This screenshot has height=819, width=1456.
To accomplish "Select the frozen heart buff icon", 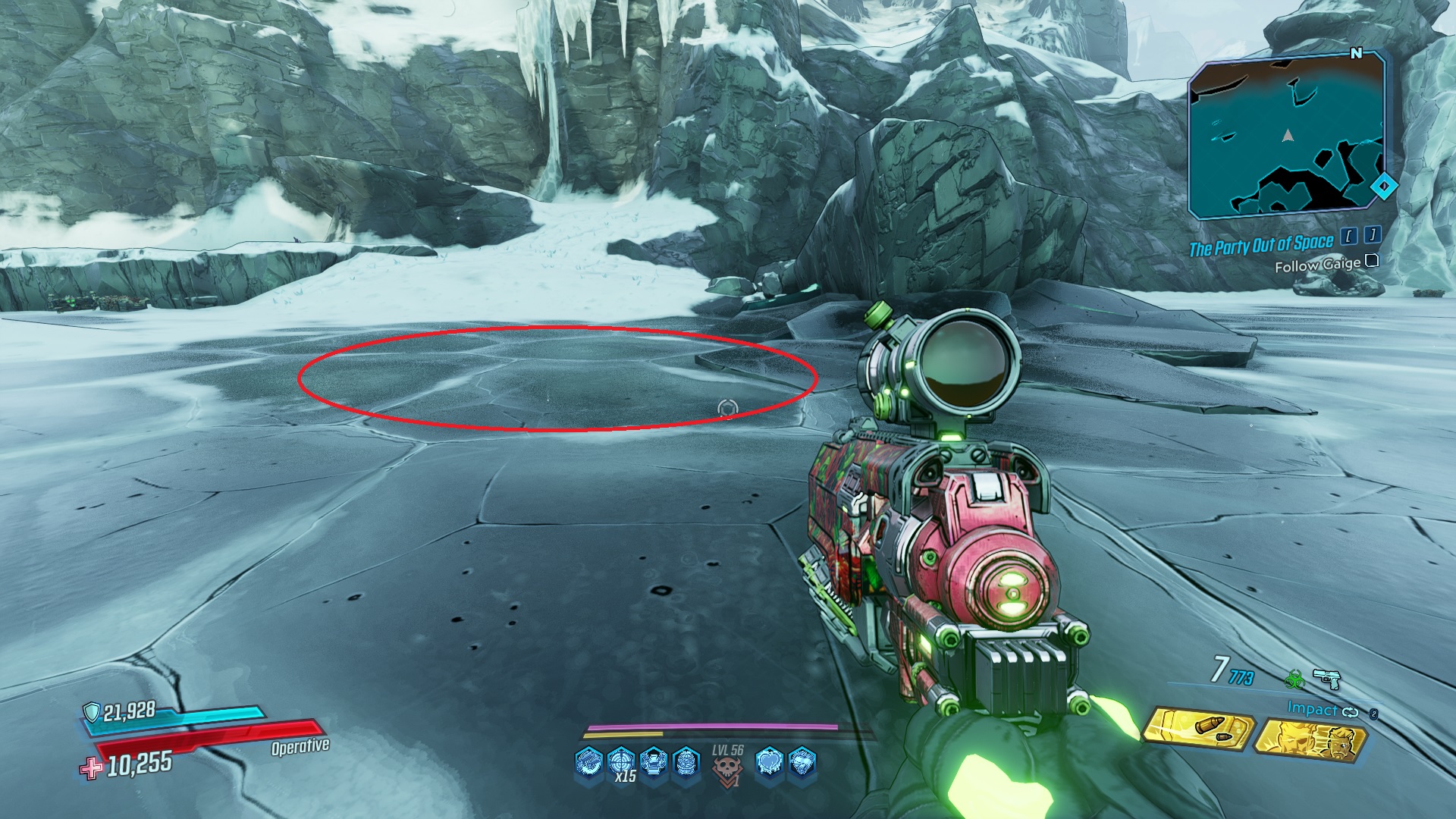I will pyautogui.click(x=769, y=762).
